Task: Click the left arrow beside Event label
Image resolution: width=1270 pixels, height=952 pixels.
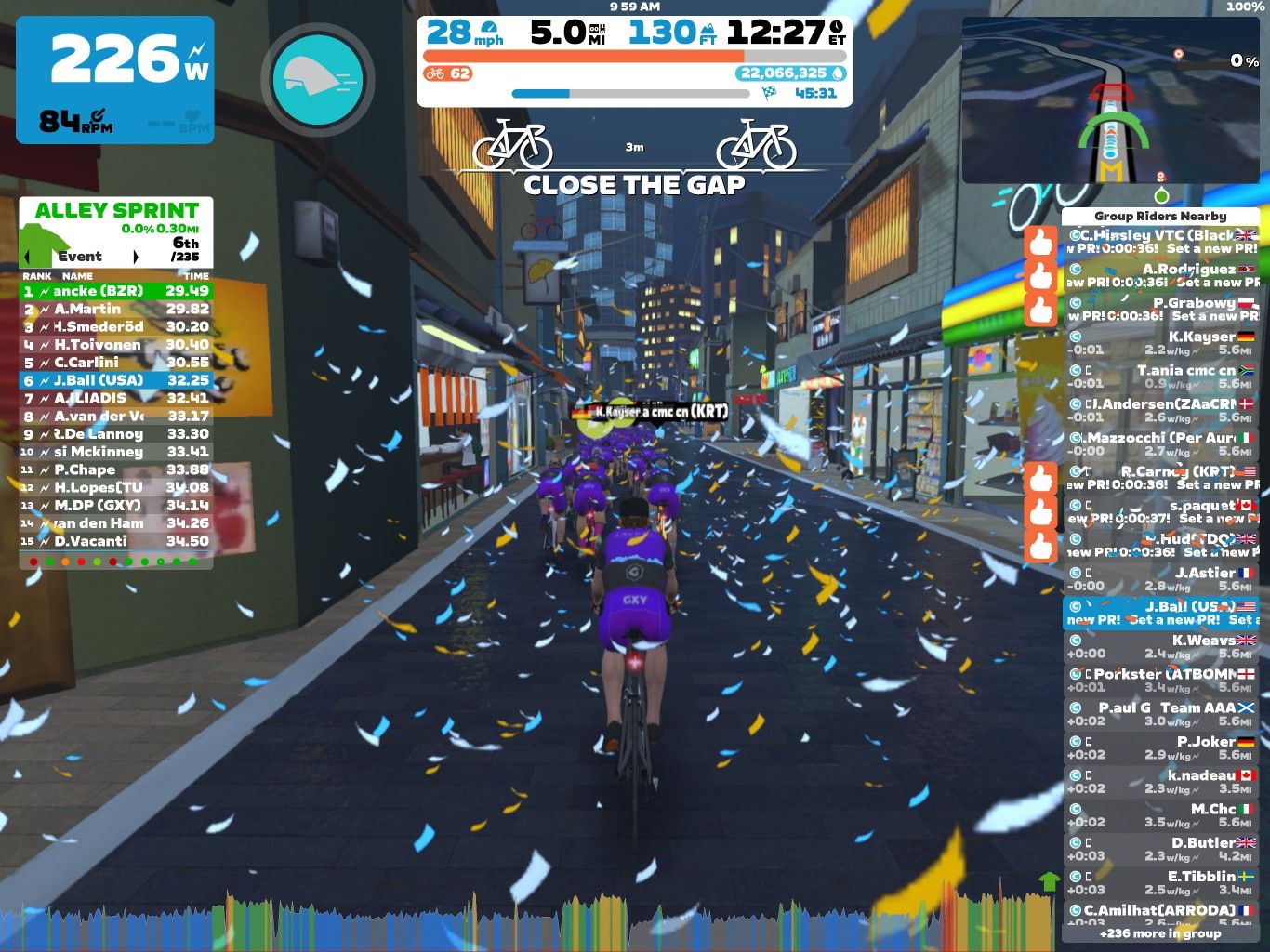Action: [x=28, y=255]
